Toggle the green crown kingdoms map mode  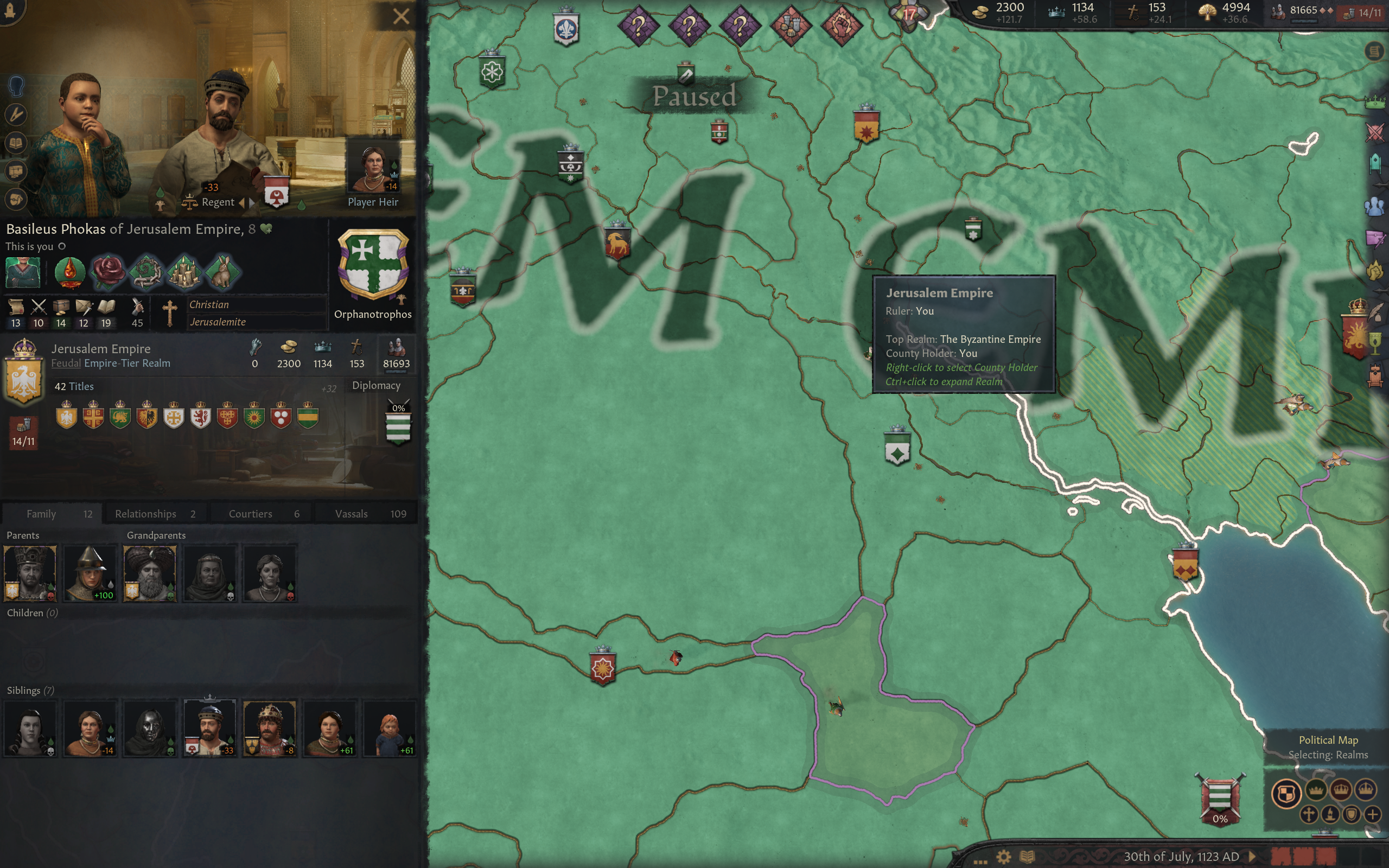1316,790
